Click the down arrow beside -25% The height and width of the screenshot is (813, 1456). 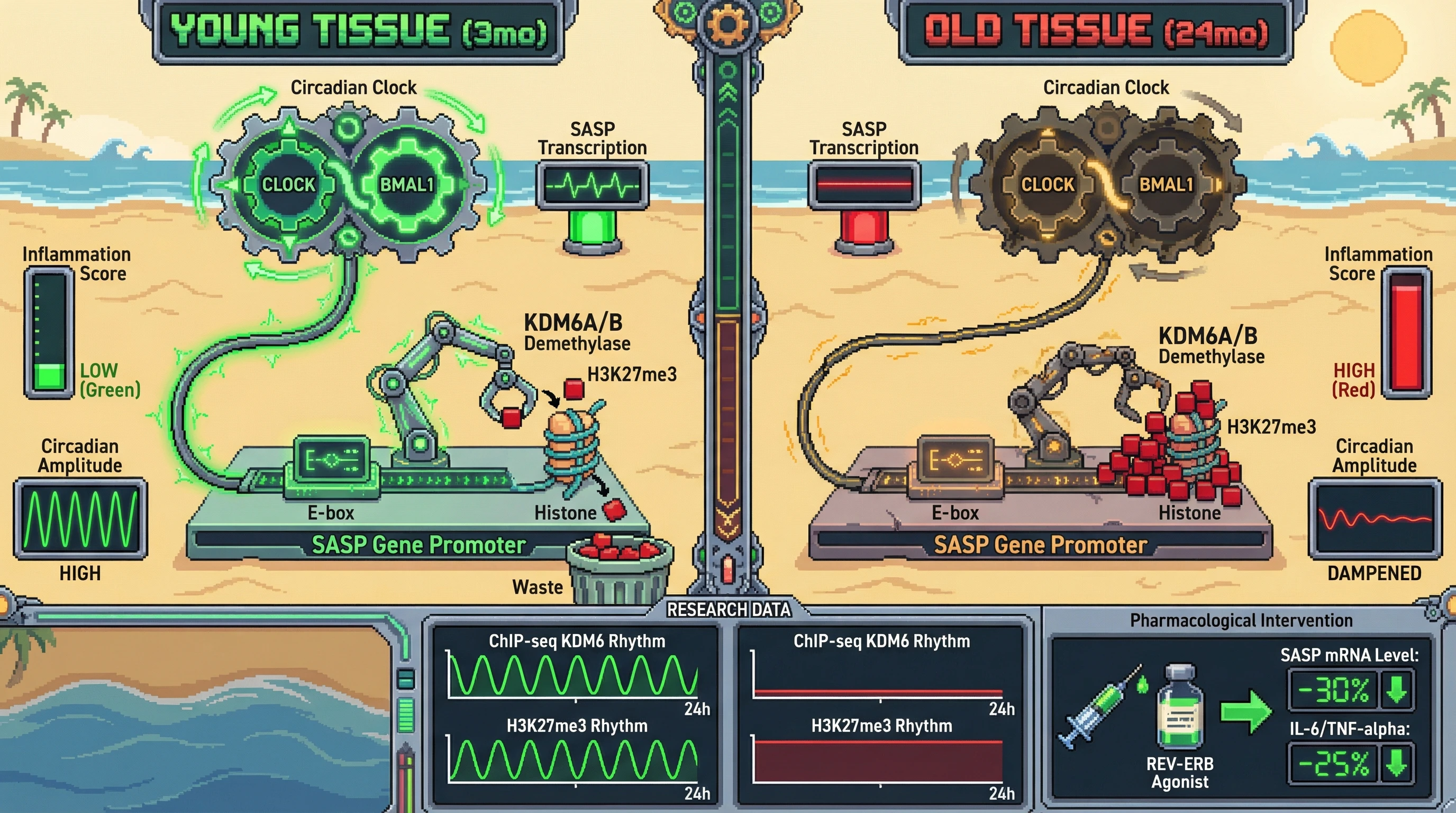pos(1397,764)
